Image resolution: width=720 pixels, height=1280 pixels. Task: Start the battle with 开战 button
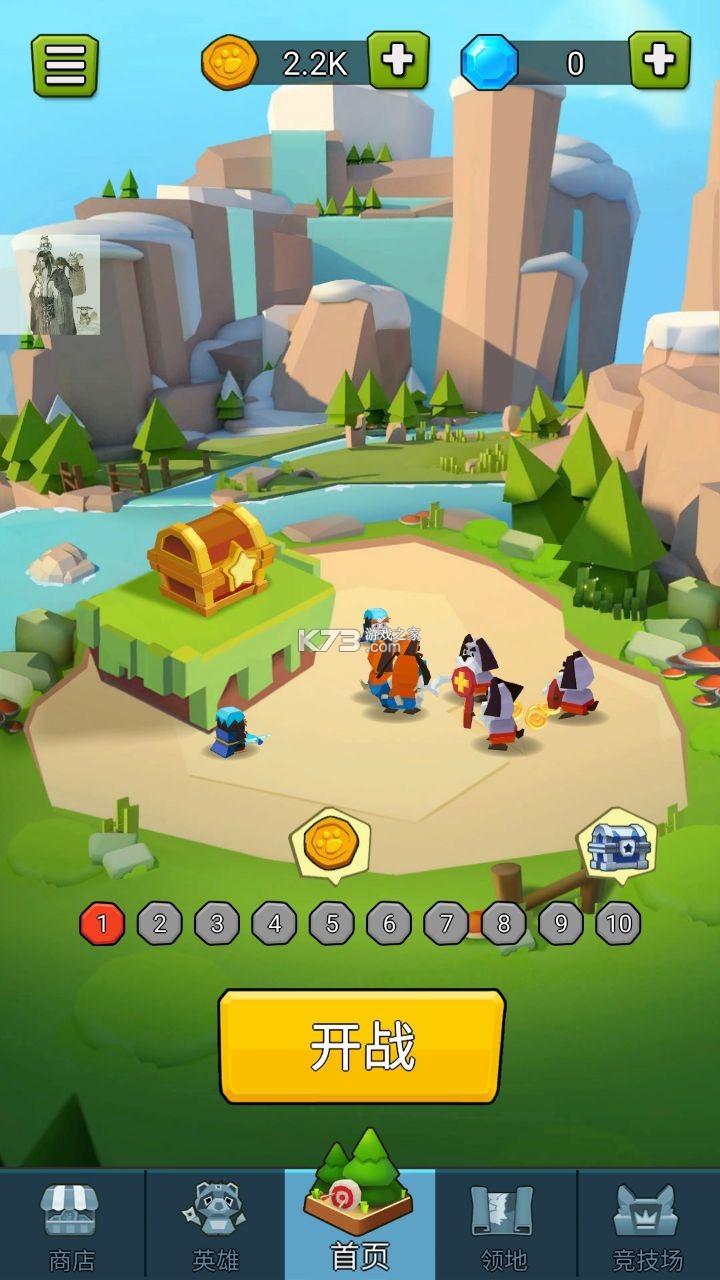[362, 1047]
